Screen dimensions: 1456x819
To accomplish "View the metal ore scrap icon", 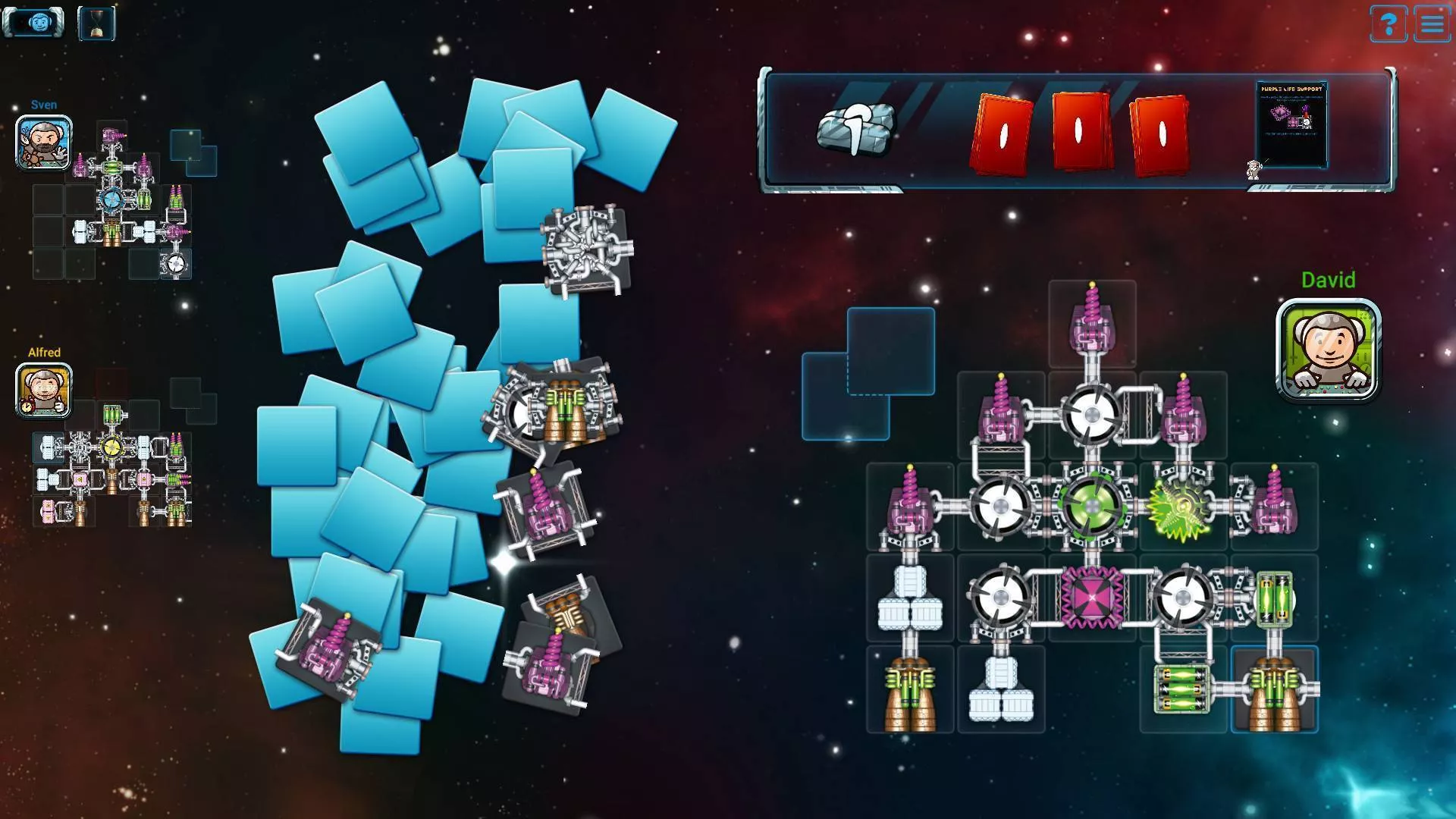I will point(855,130).
